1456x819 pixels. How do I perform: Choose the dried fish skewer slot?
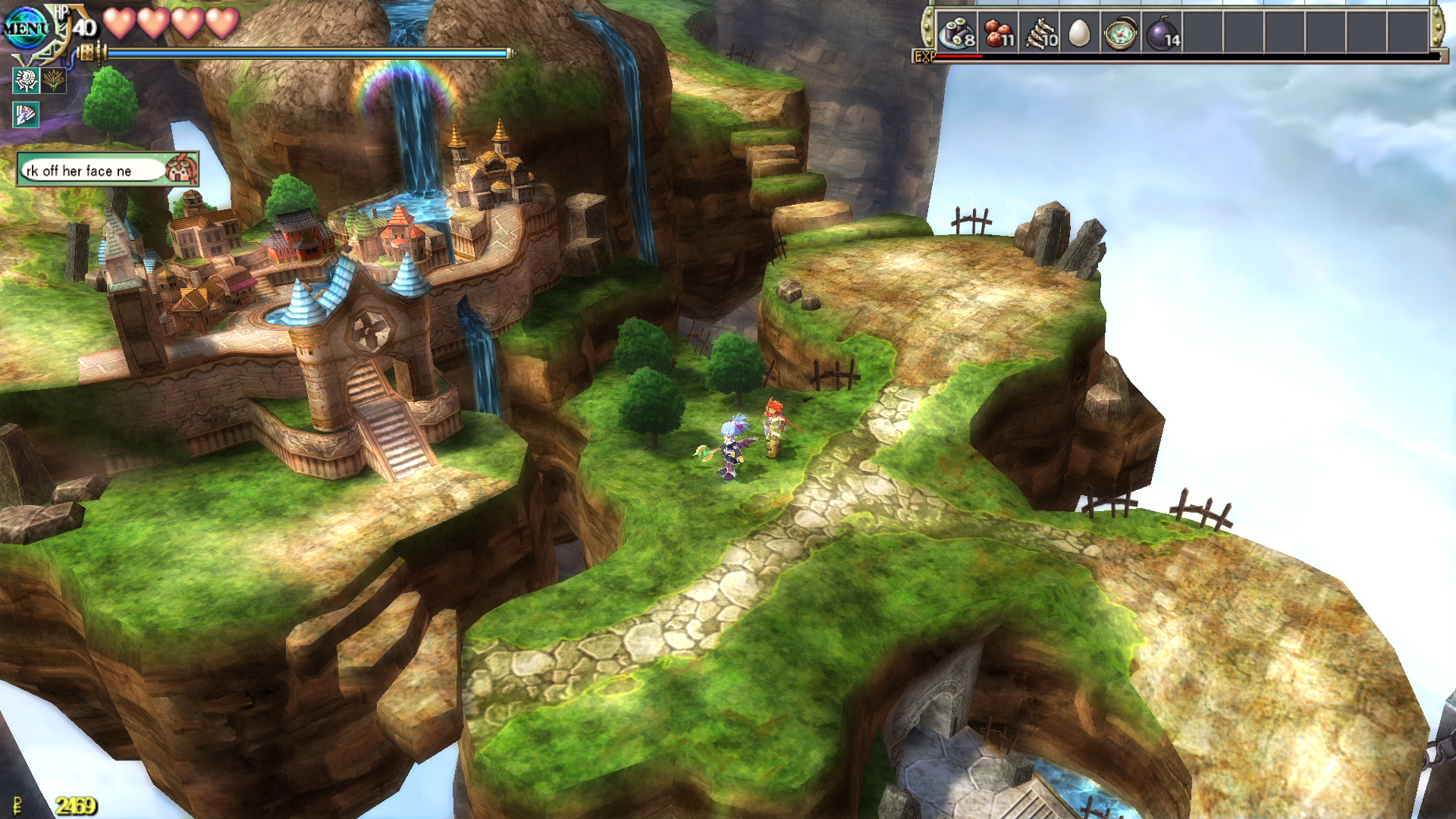1040,33
